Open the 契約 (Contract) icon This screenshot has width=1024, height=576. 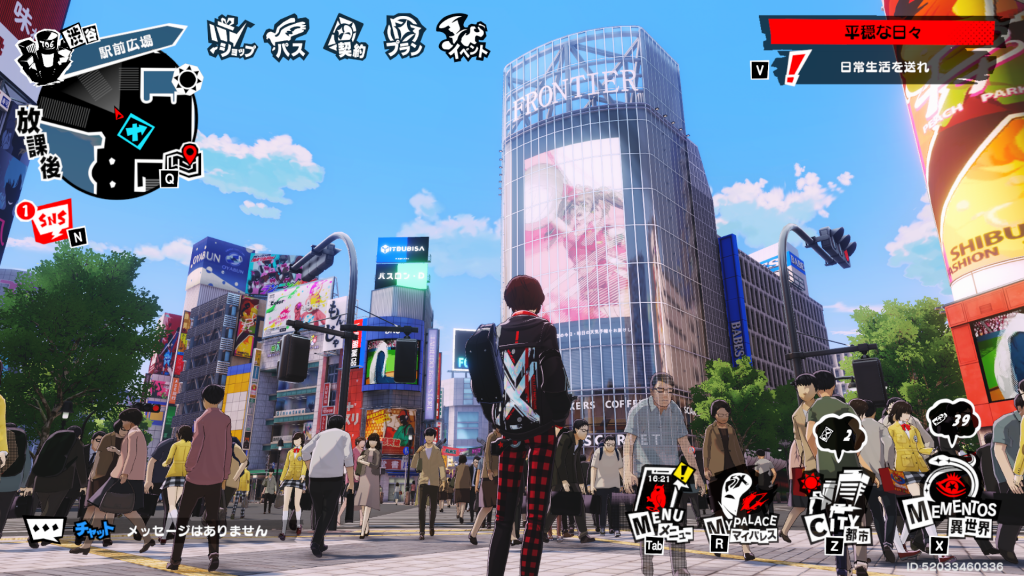click(345, 37)
